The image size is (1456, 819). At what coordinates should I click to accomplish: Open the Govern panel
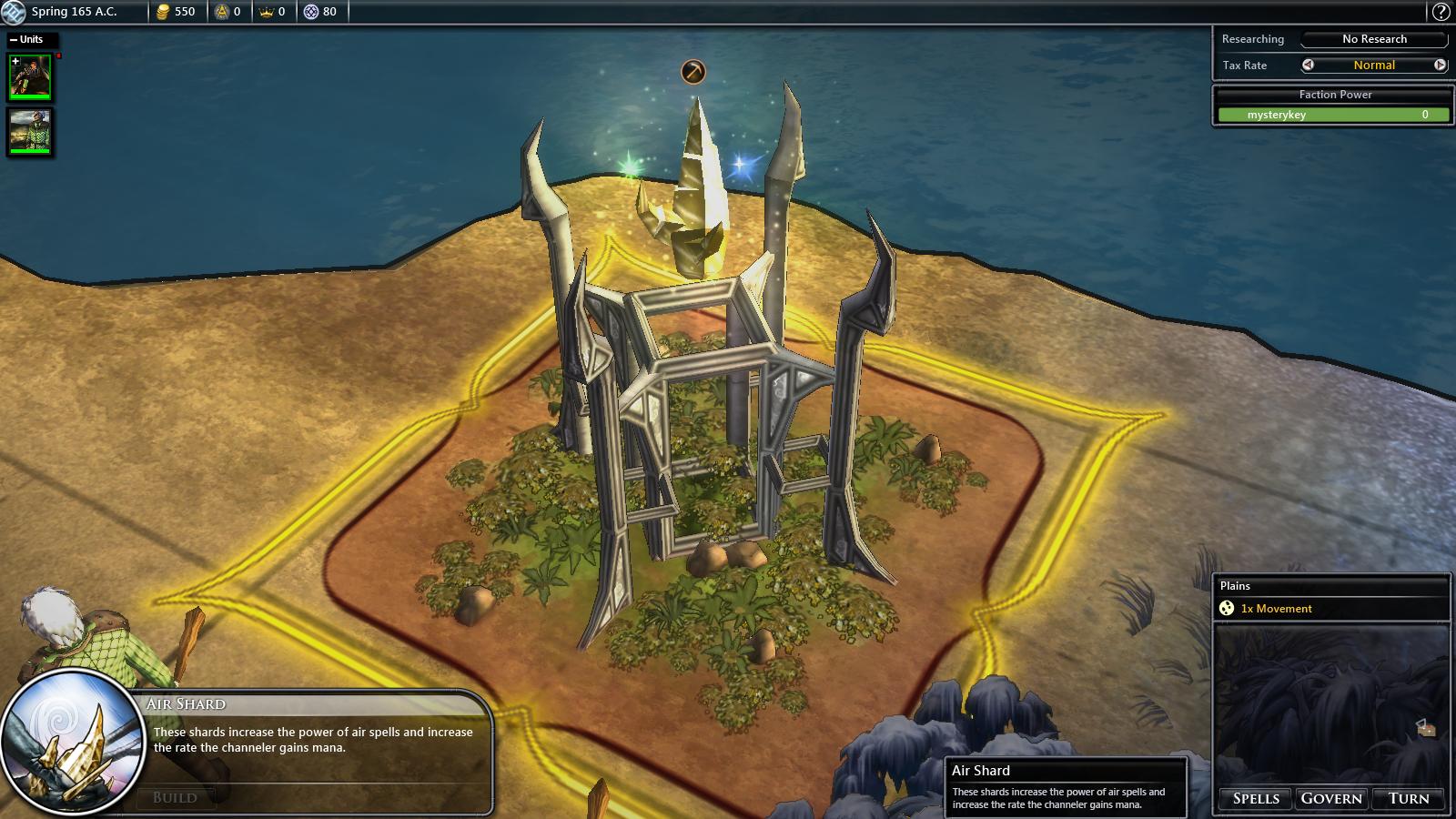pos(1331,798)
